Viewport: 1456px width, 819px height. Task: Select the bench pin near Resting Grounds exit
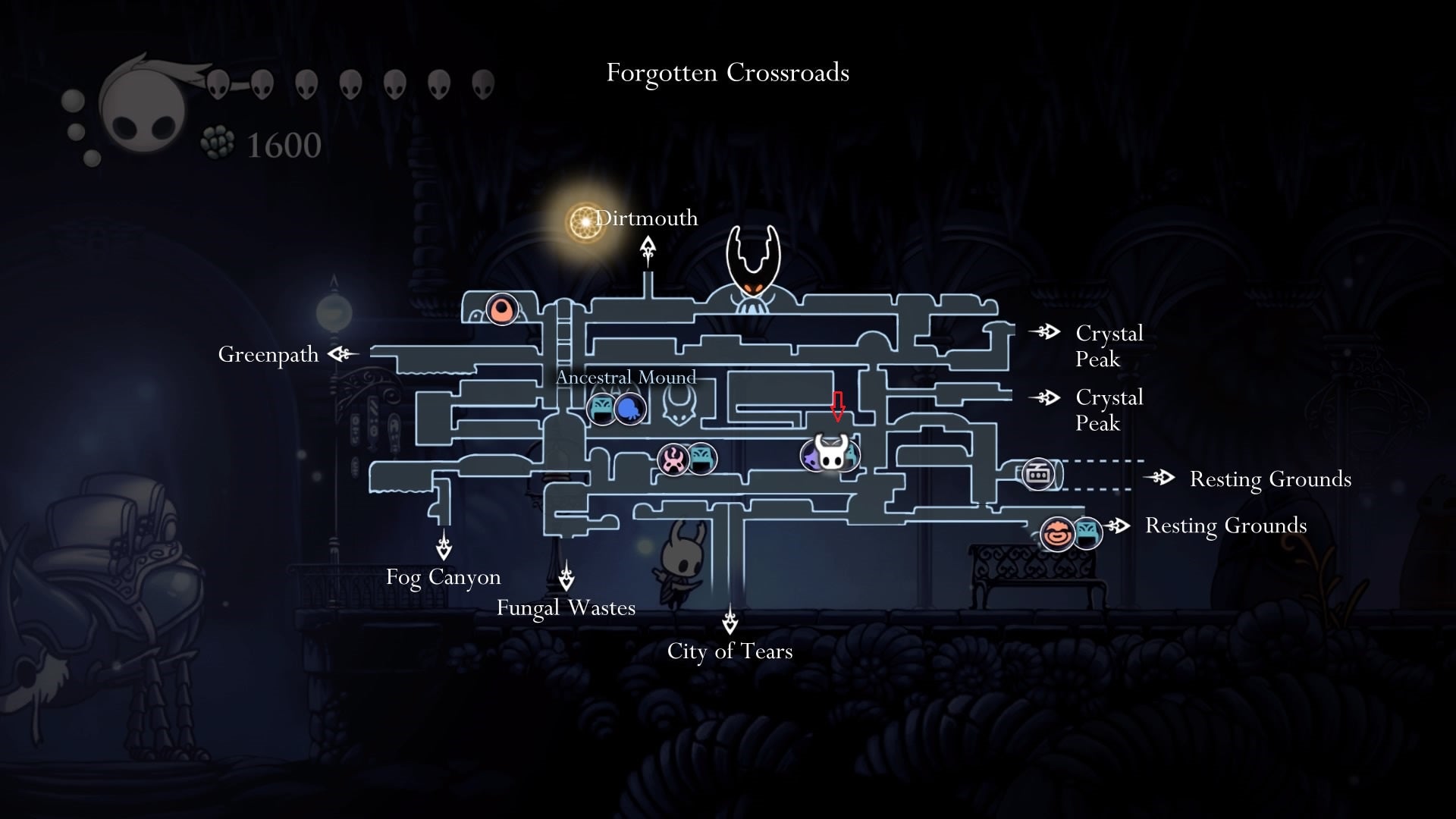tap(1087, 533)
